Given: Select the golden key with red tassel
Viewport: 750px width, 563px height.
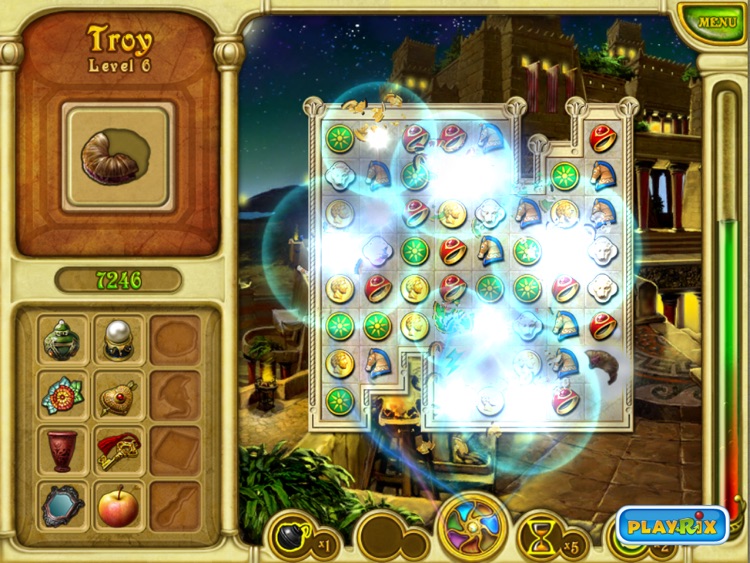Looking at the screenshot, I should pos(119,451).
